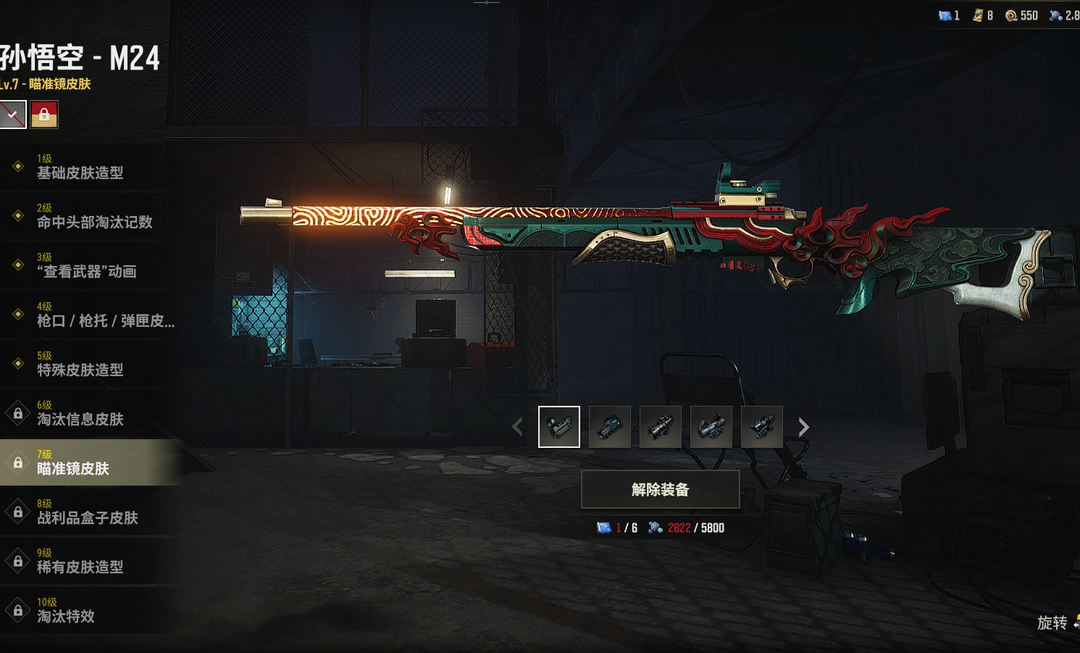The height and width of the screenshot is (653, 1080).
Task: Show previous scope skins with left arrow
Action: [517, 428]
